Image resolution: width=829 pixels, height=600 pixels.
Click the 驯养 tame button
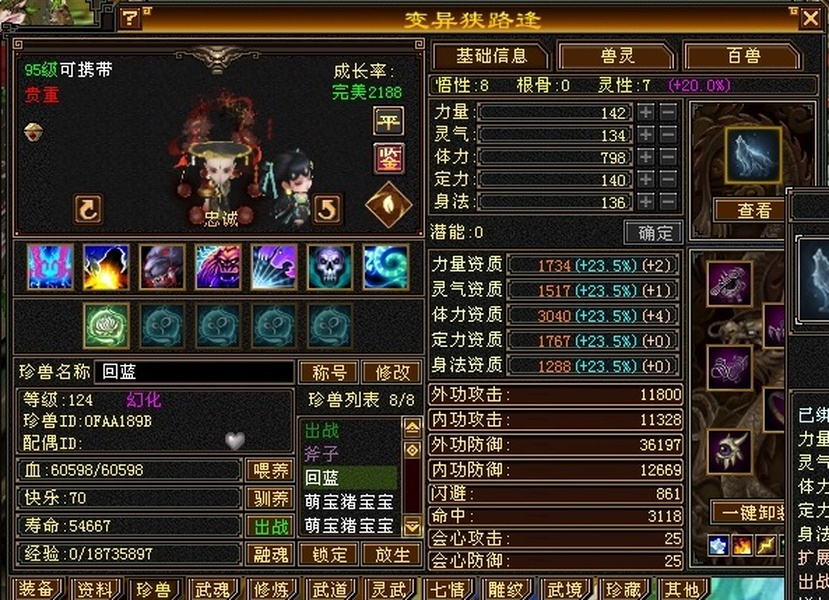[271, 498]
